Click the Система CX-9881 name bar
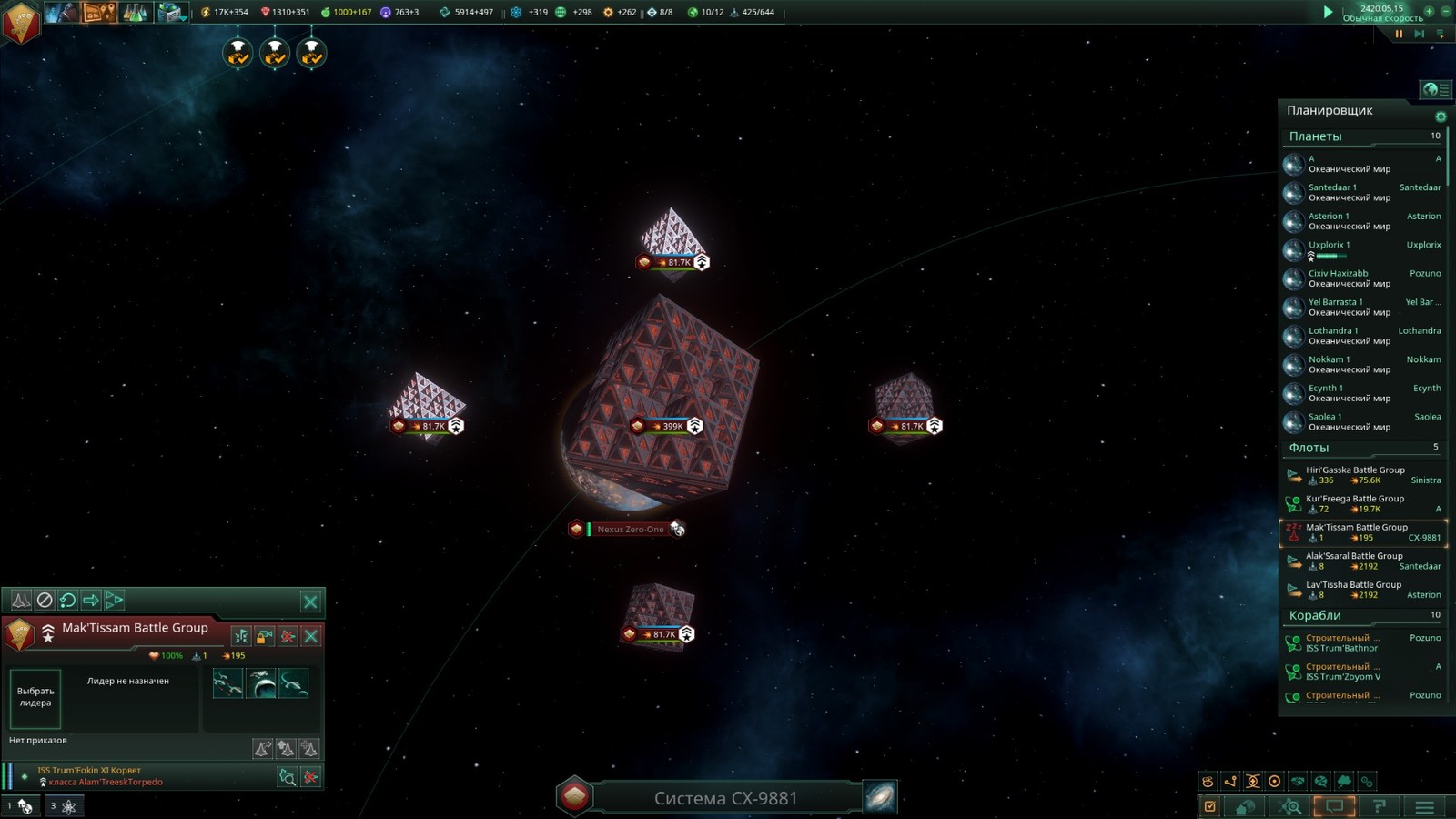1456x819 pixels. [x=723, y=798]
